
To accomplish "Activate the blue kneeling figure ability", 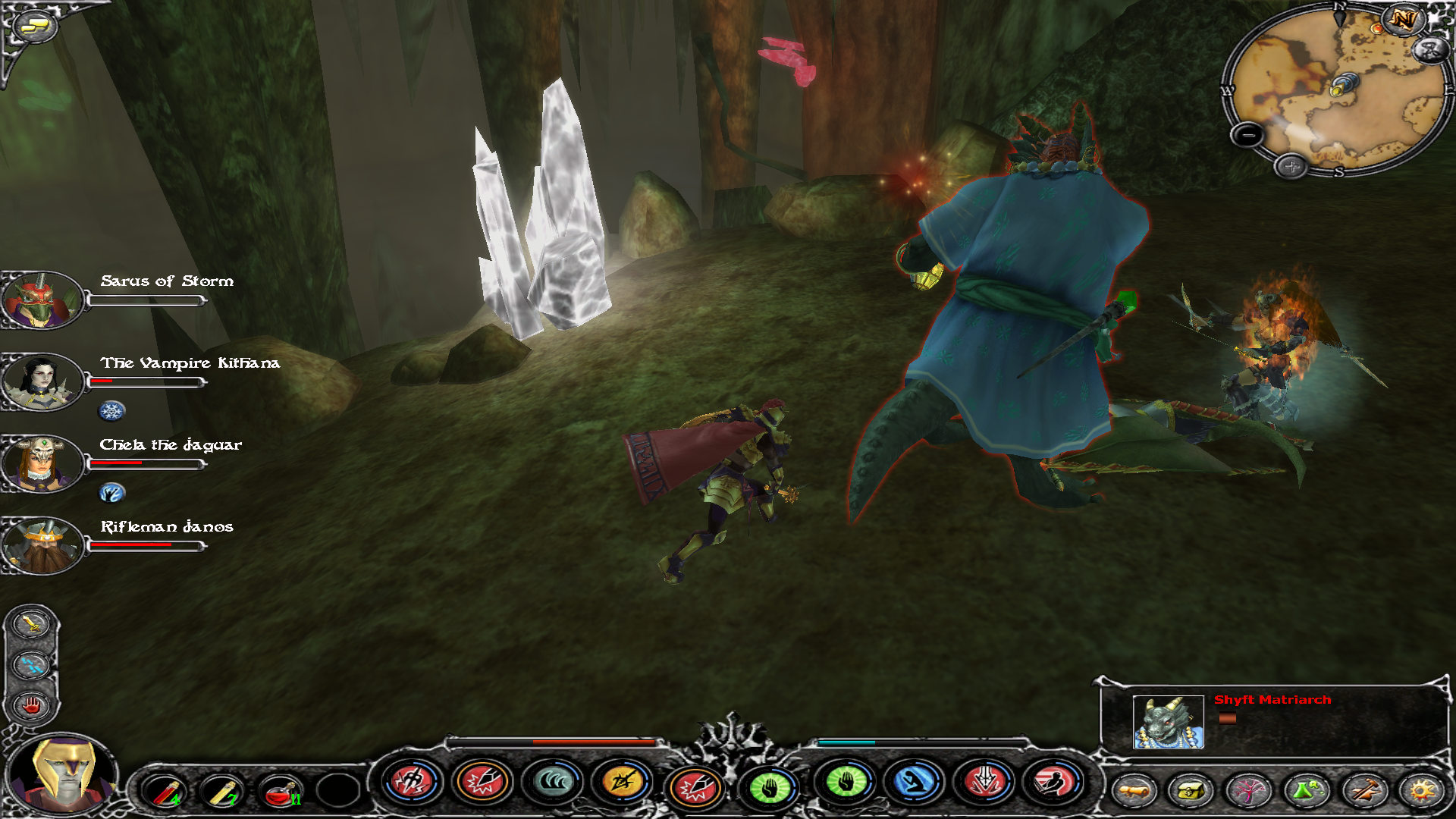I will tap(915, 783).
